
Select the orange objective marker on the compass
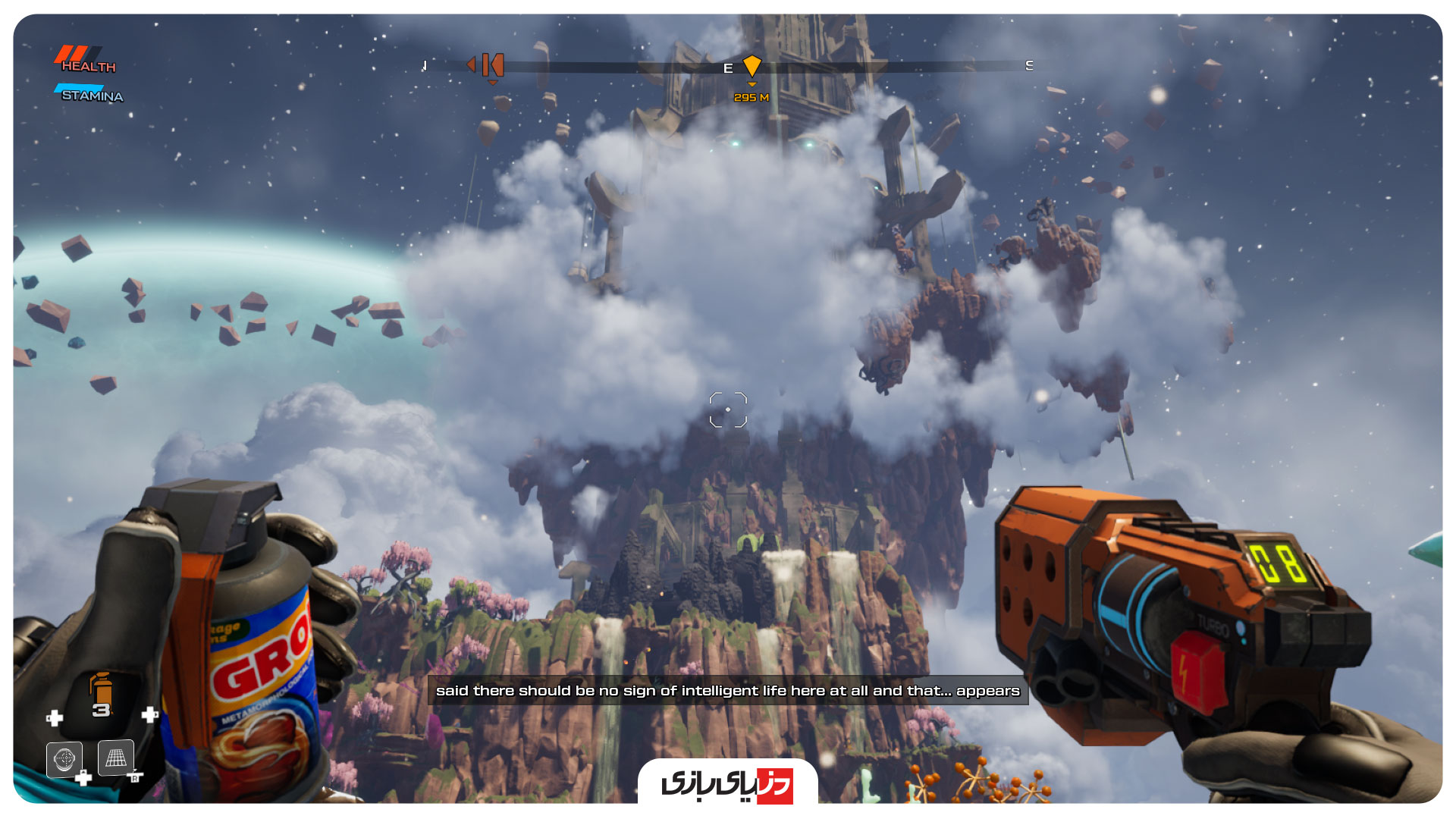click(x=752, y=66)
